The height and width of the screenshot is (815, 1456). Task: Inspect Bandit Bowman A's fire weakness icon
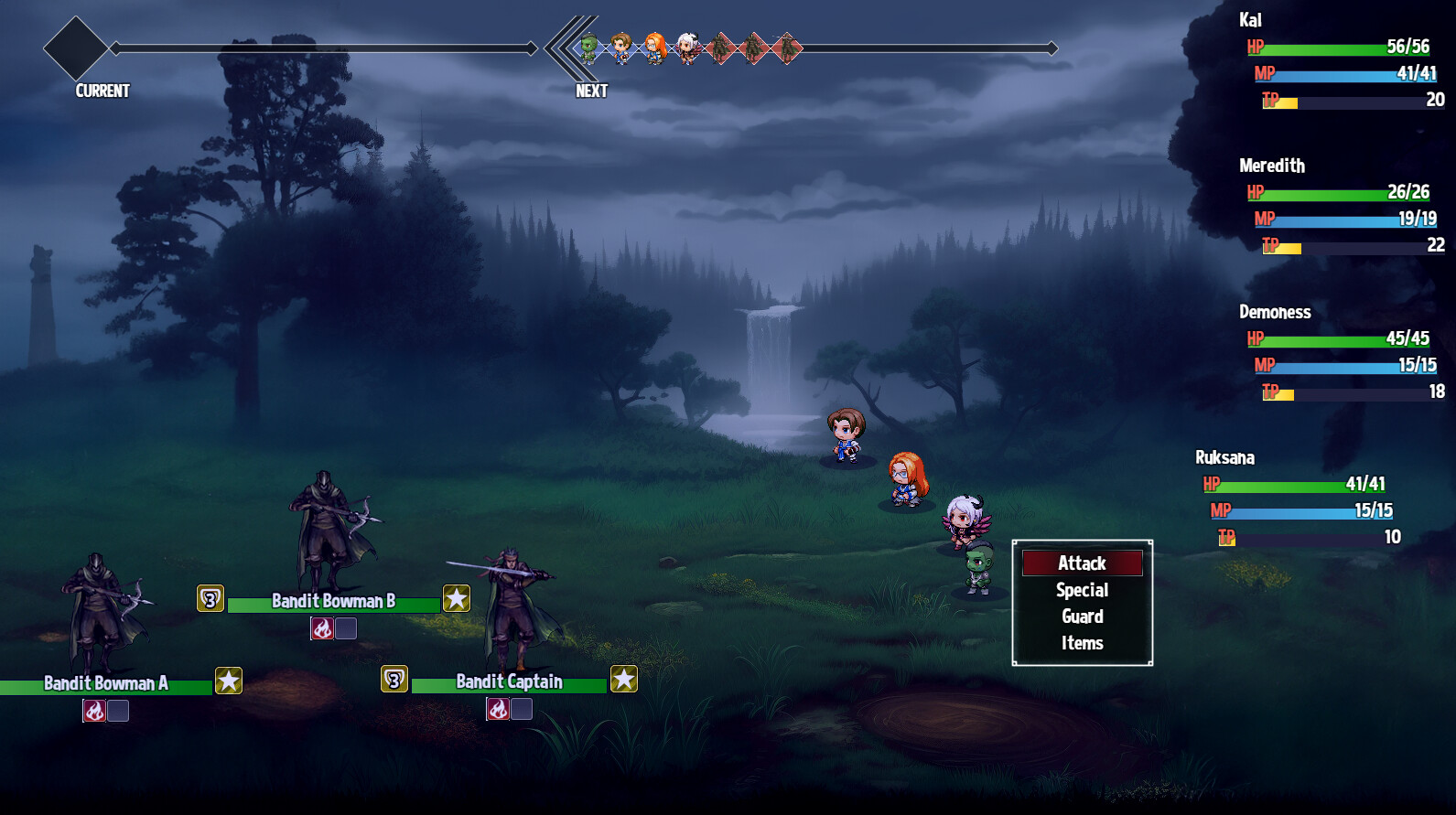coord(94,711)
